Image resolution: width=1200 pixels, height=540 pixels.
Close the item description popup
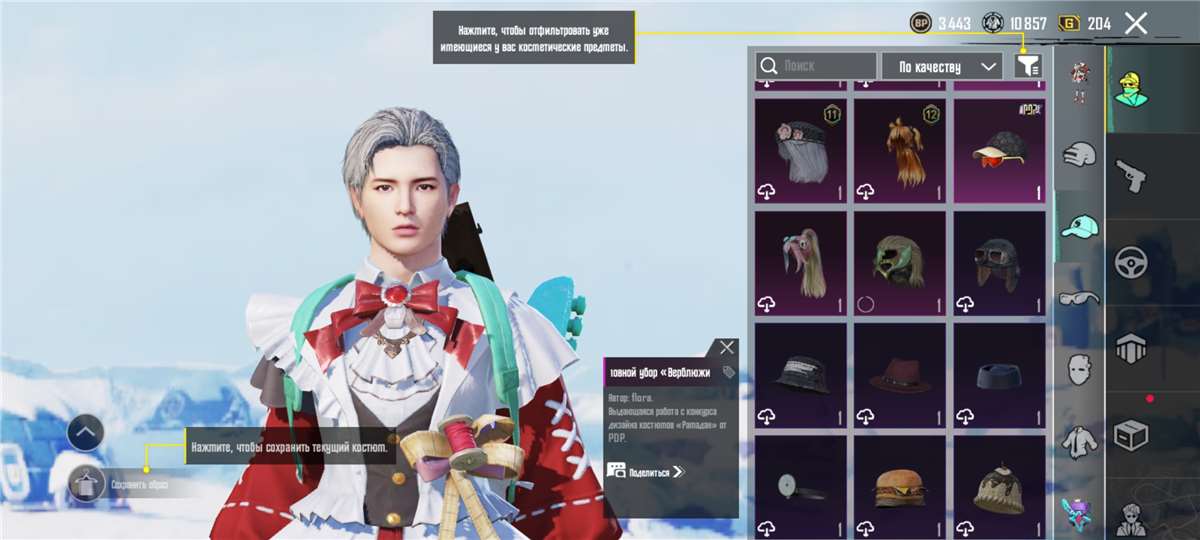pos(727,347)
